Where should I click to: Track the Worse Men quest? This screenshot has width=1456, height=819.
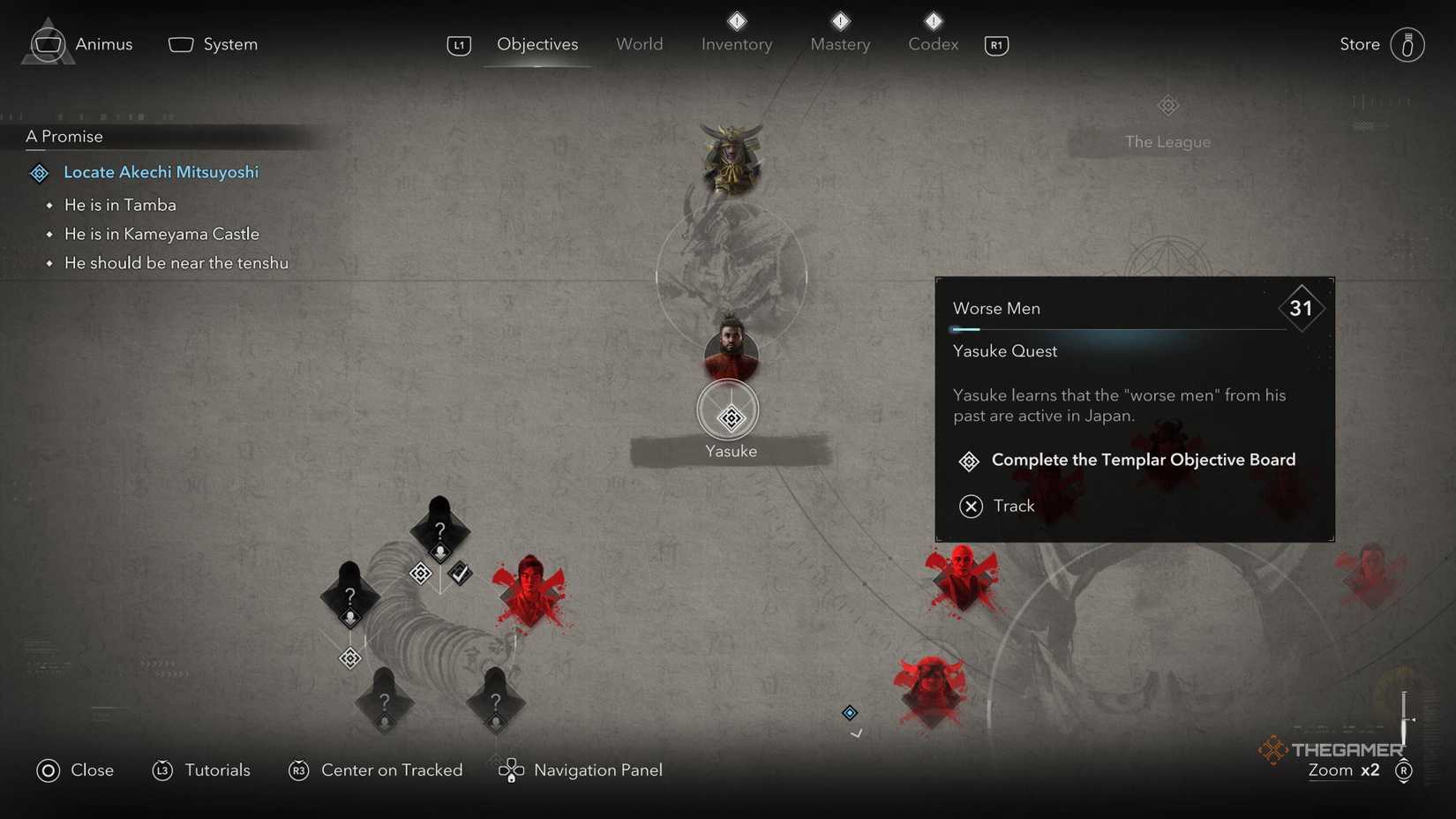(x=1015, y=506)
